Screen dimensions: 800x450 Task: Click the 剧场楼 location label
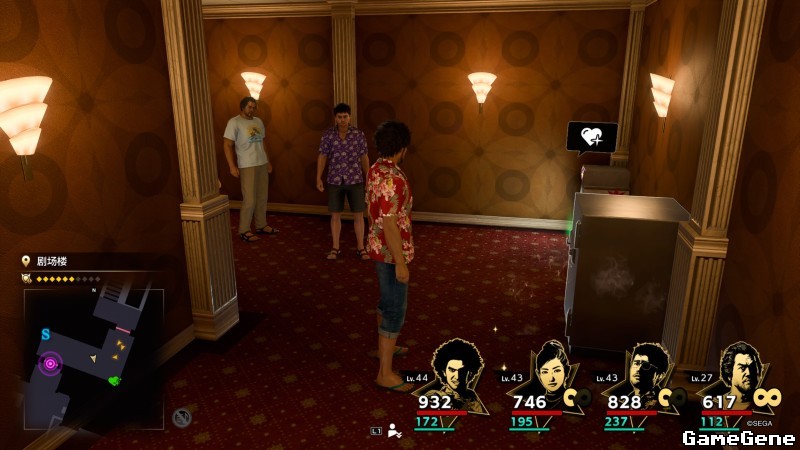click(x=52, y=262)
